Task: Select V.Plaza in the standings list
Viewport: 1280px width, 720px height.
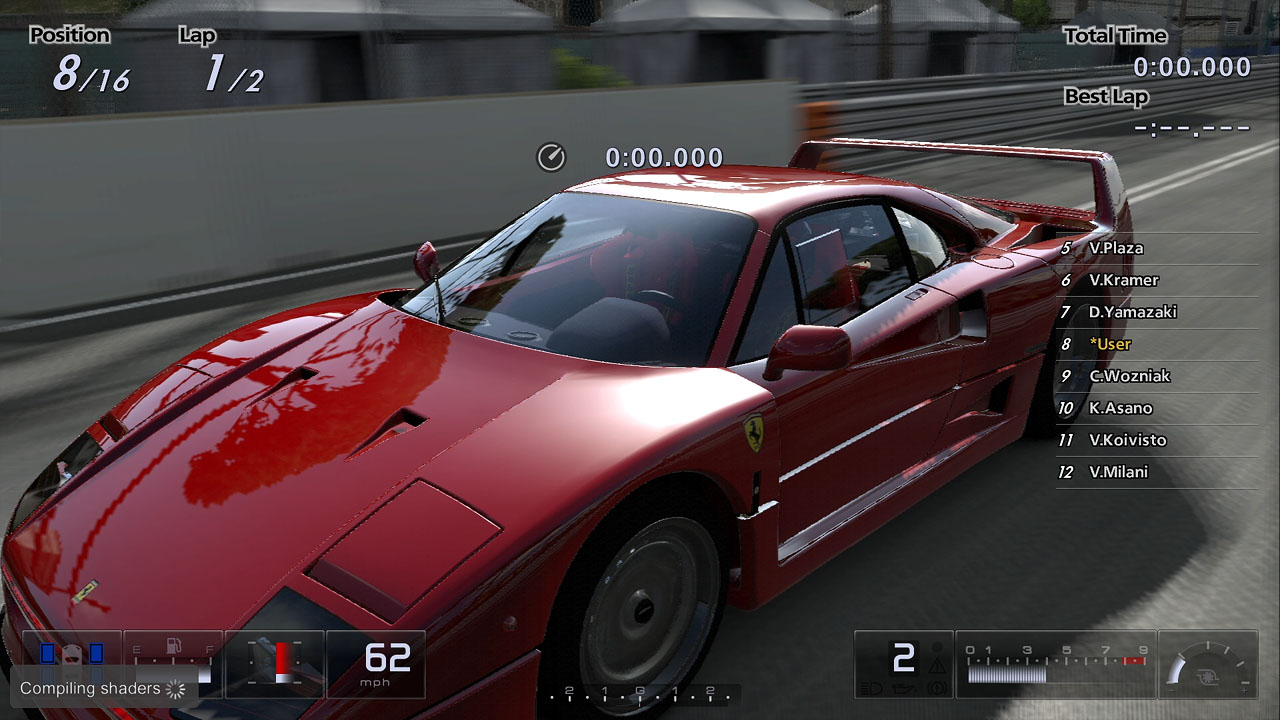Action: coord(1116,248)
